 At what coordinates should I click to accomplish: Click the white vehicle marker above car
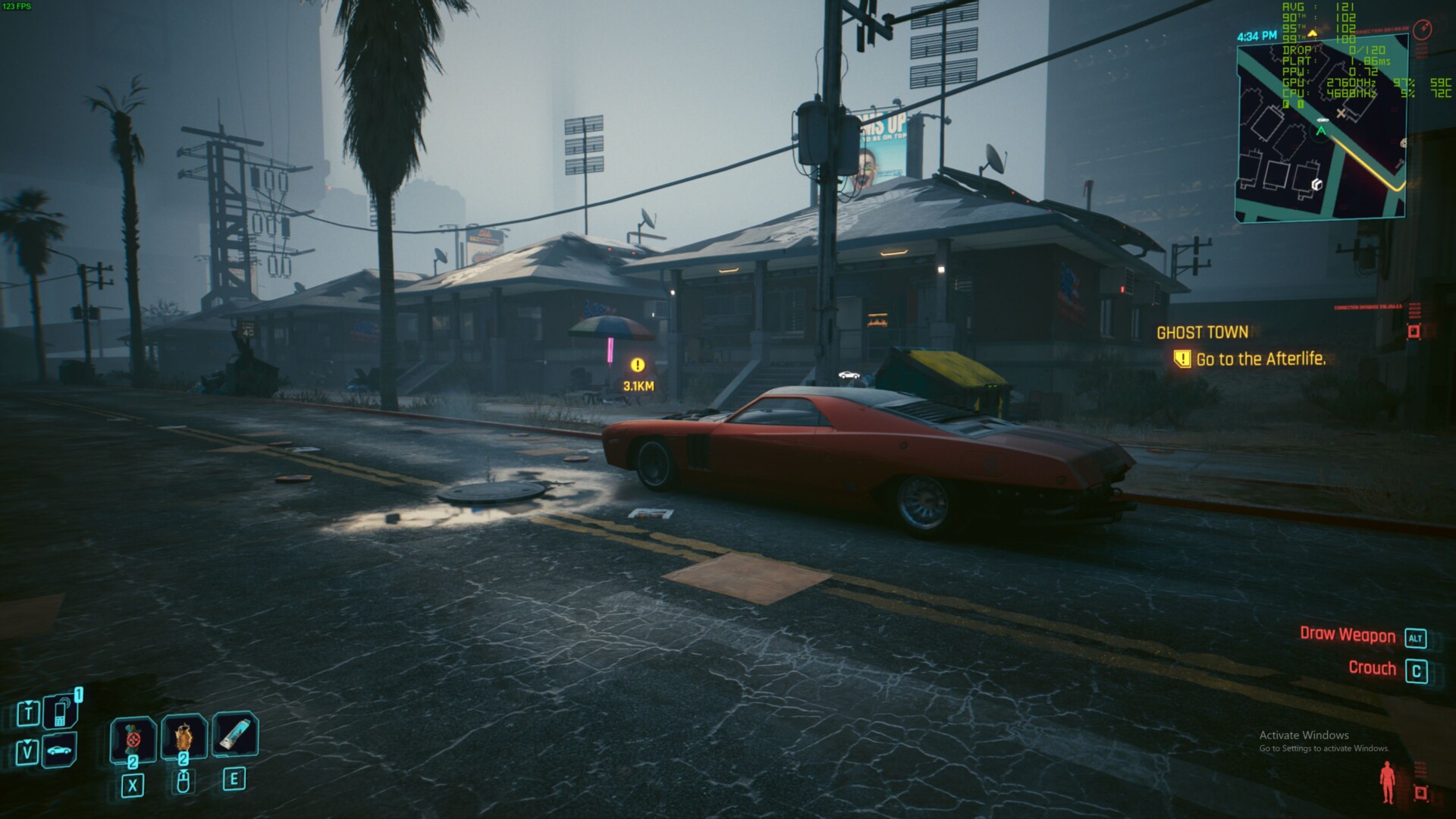pyautogui.click(x=849, y=375)
